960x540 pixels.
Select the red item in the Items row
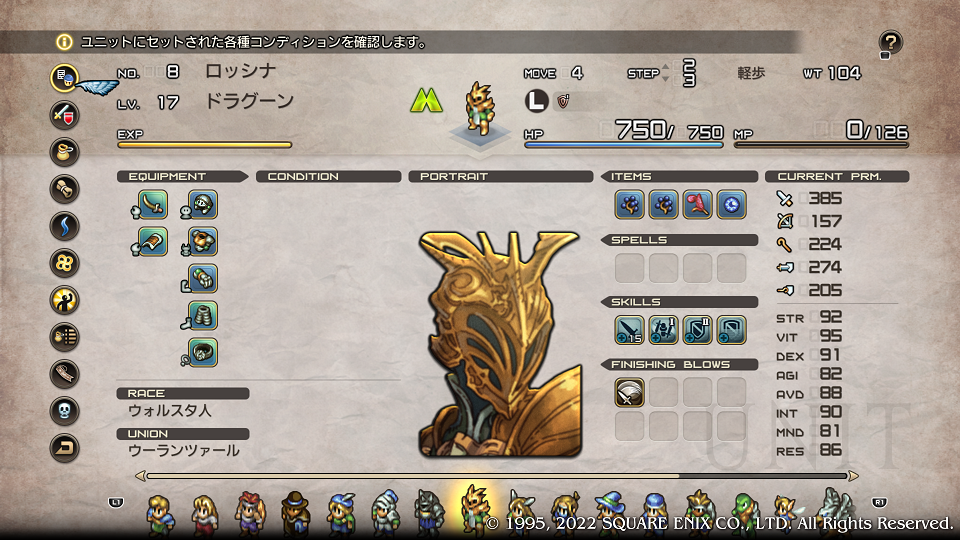tap(697, 204)
